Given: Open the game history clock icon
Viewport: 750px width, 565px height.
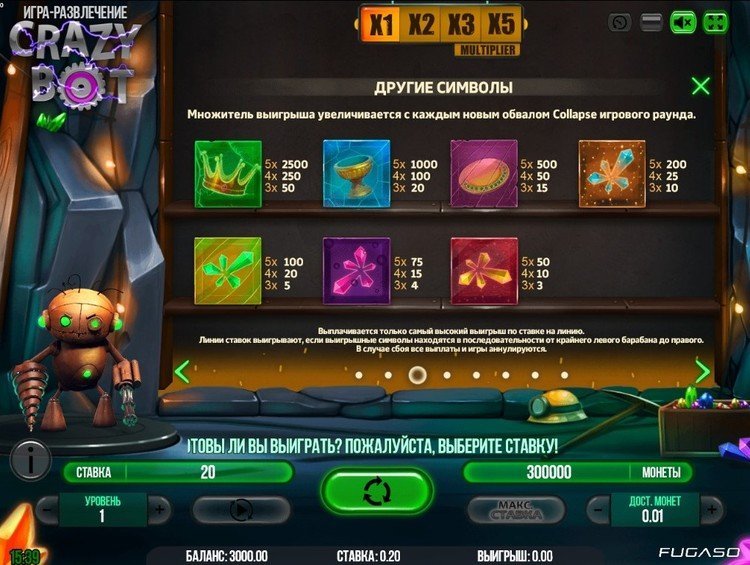Looking at the screenshot, I should pyautogui.click(x=620, y=22).
